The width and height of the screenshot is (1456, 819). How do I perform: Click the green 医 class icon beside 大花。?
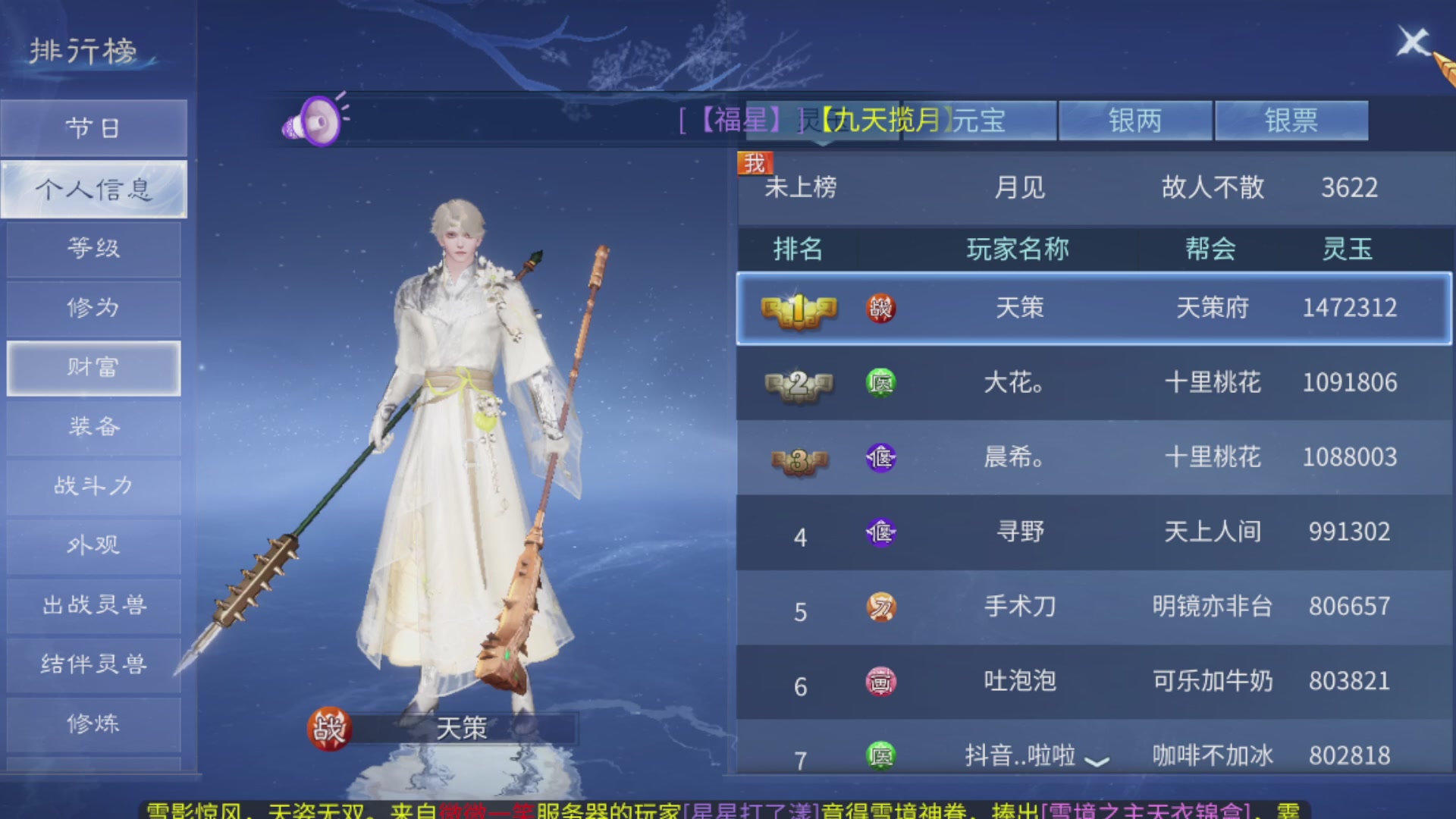point(879,383)
